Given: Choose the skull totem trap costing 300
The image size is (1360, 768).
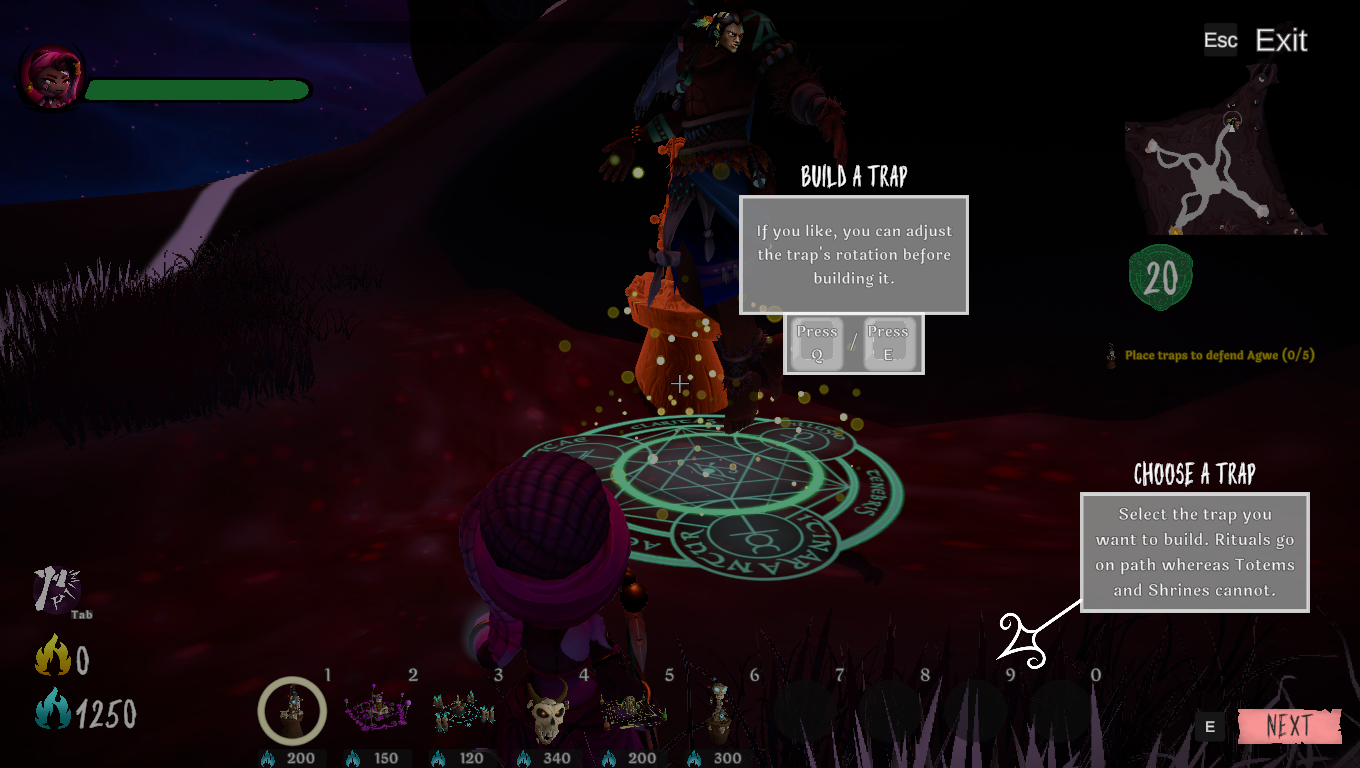Looking at the screenshot, I should pos(717,711).
